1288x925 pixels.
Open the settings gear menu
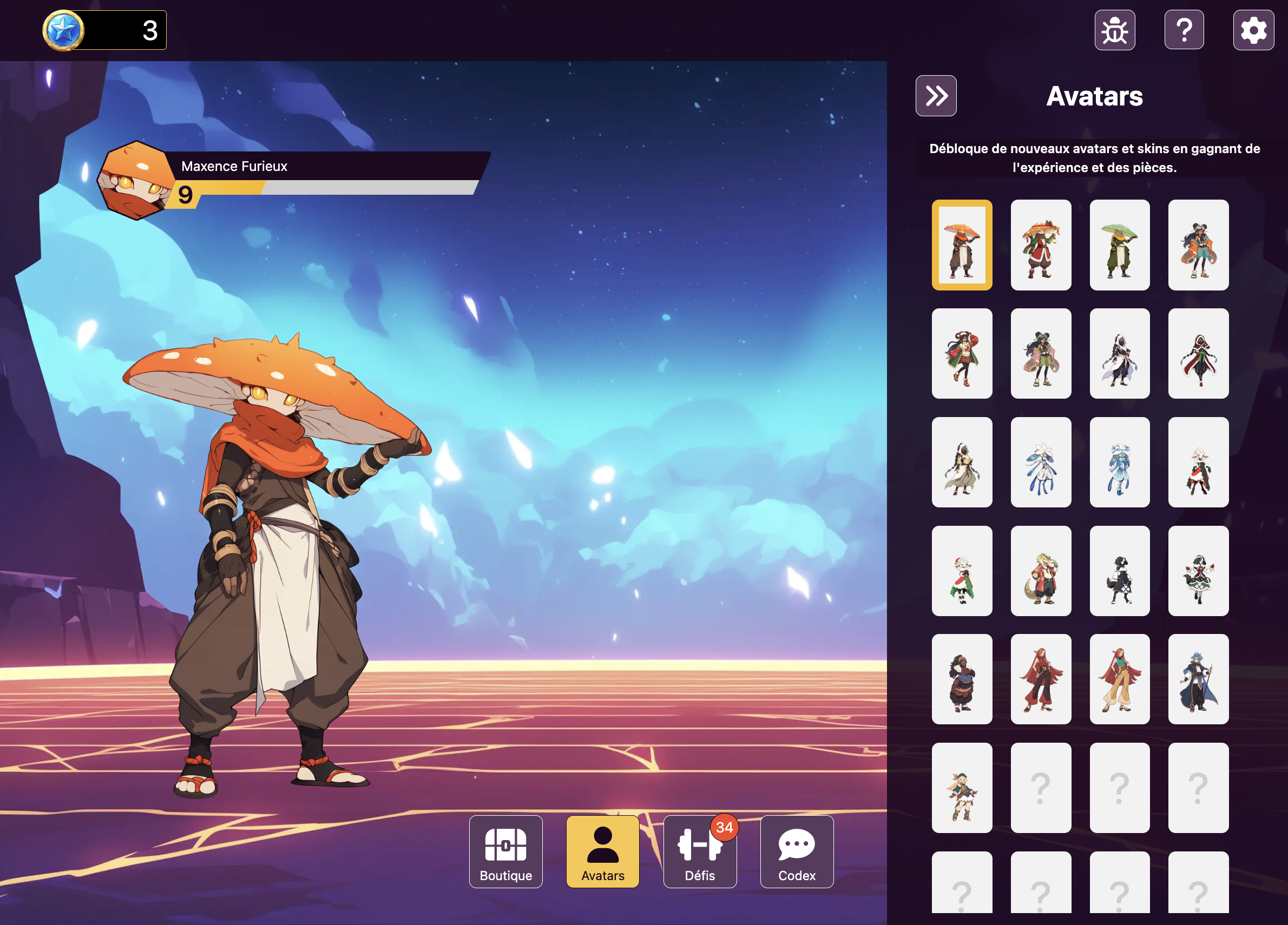pyautogui.click(x=1253, y=30)
